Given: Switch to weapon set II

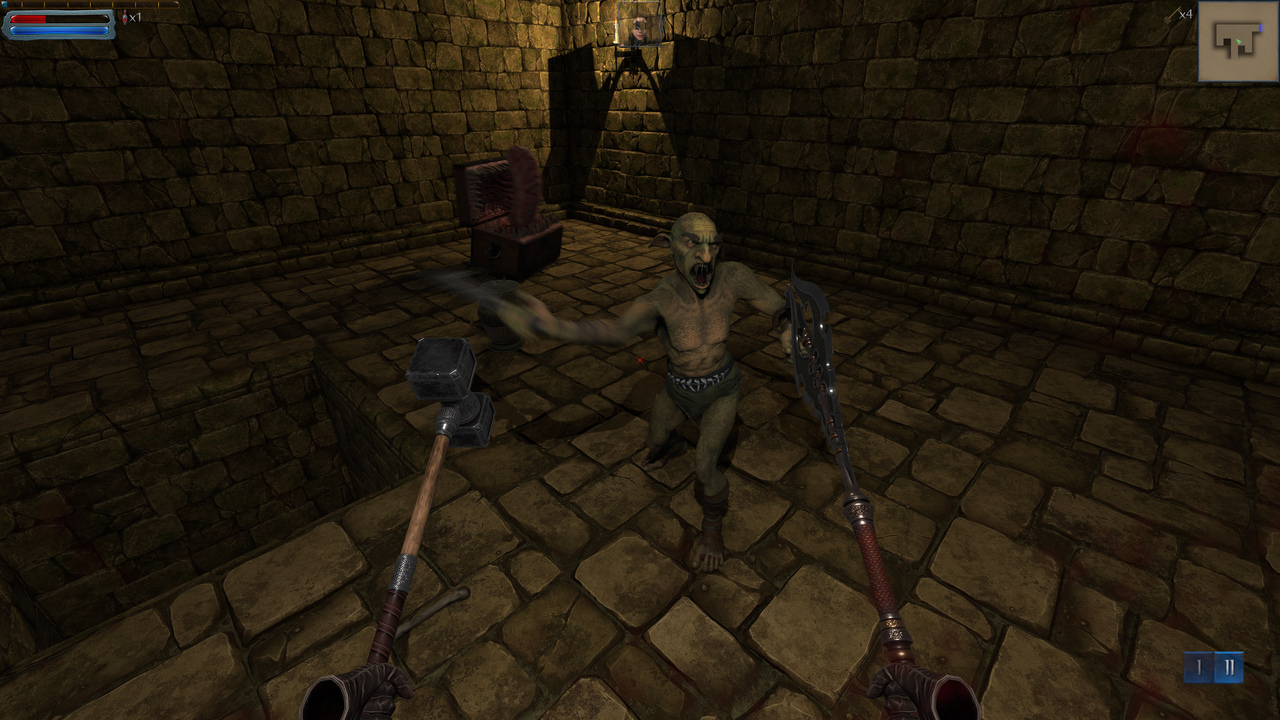Looking at the screenshot, I should point(1229,665).
